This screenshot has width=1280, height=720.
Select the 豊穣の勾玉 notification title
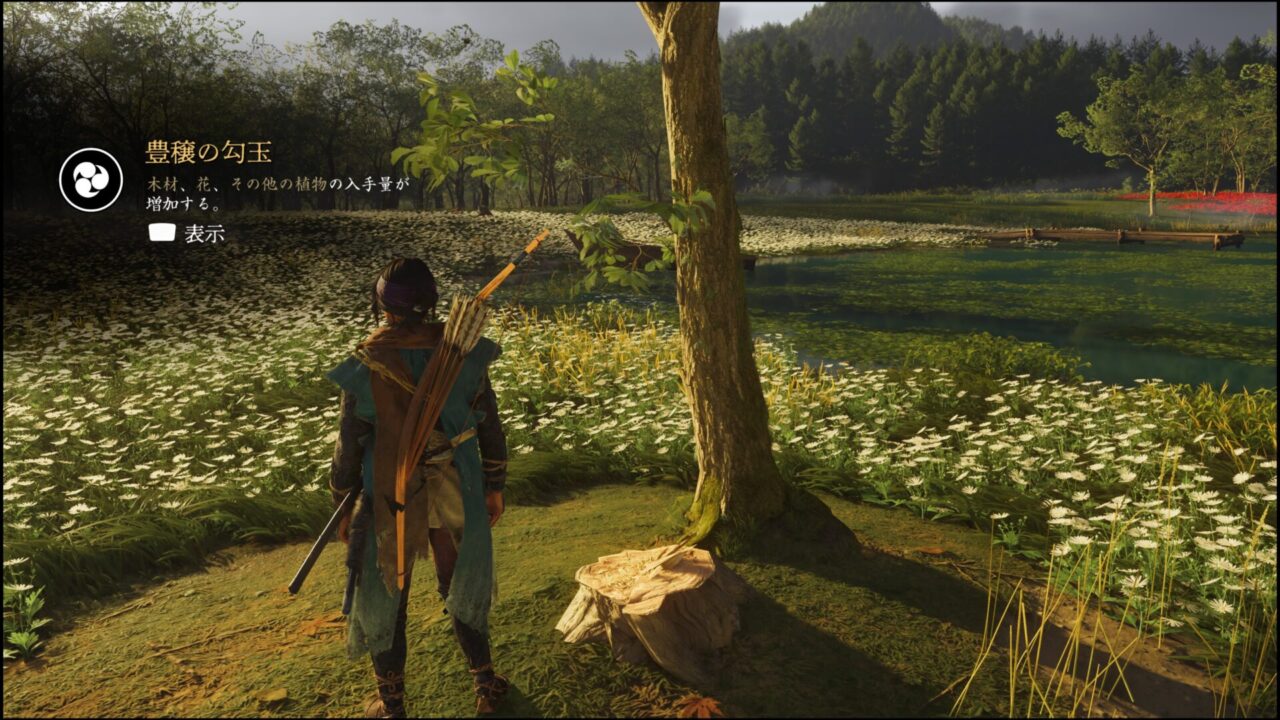click(x=208, y=153)
